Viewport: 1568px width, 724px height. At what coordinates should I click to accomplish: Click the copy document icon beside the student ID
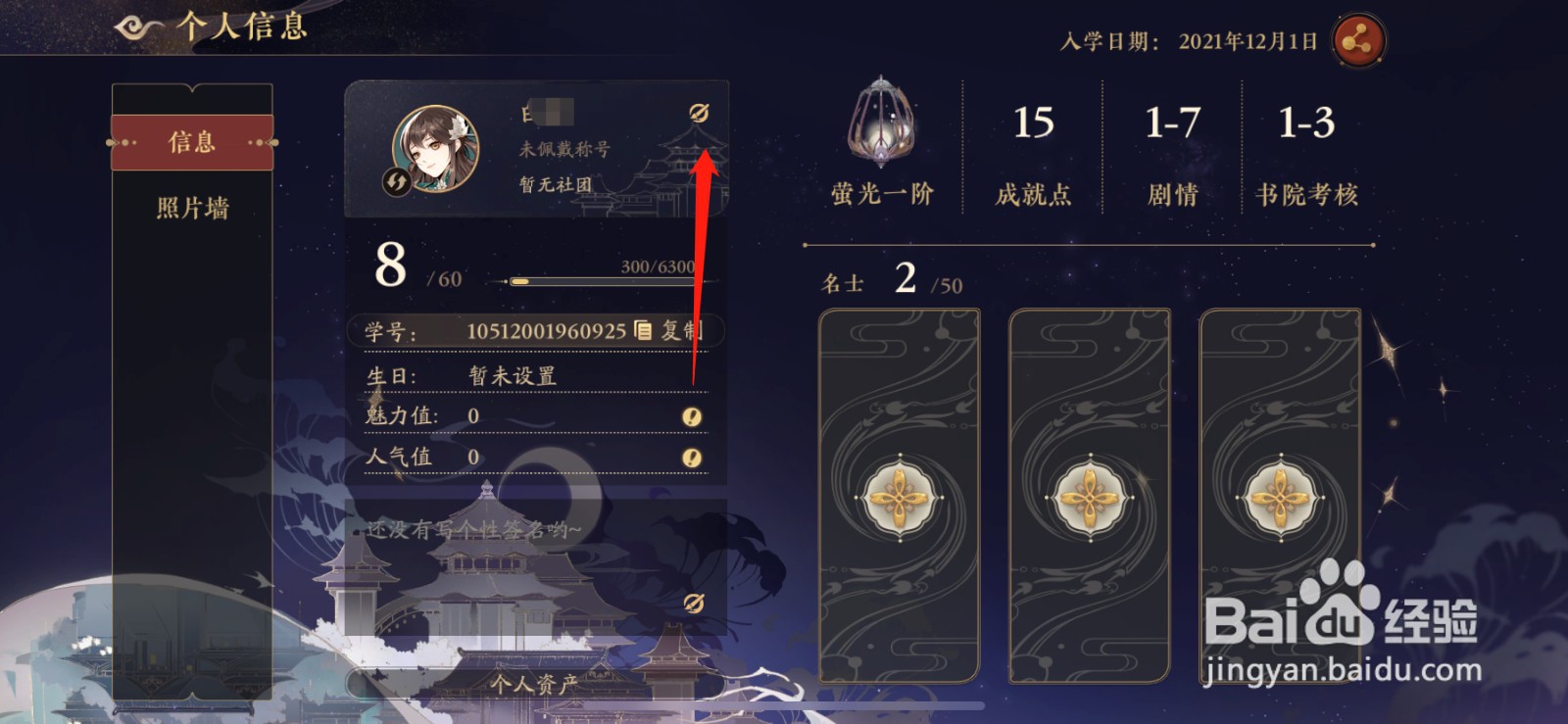[x=642, y=331]
